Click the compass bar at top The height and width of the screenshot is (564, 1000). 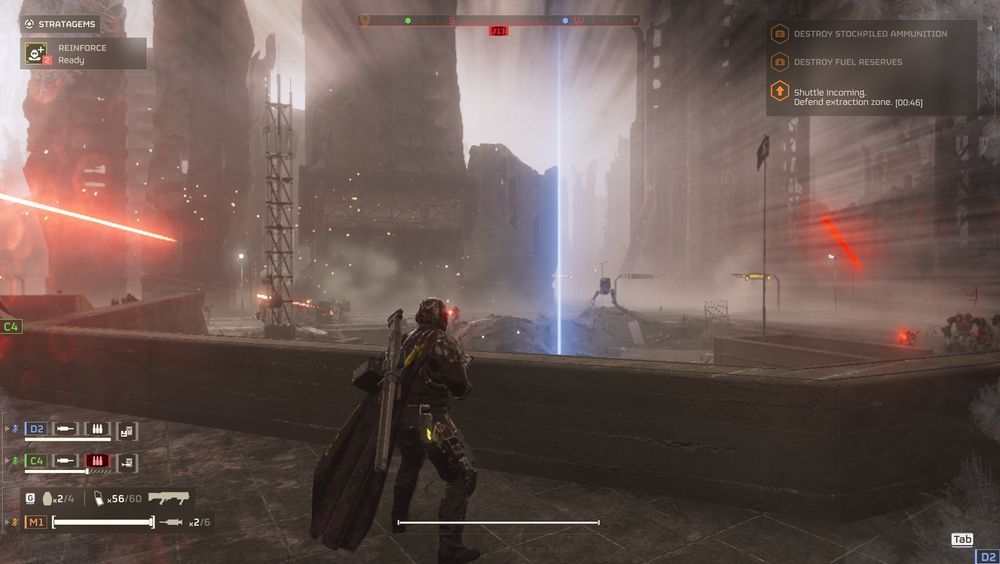pos(500,20)
